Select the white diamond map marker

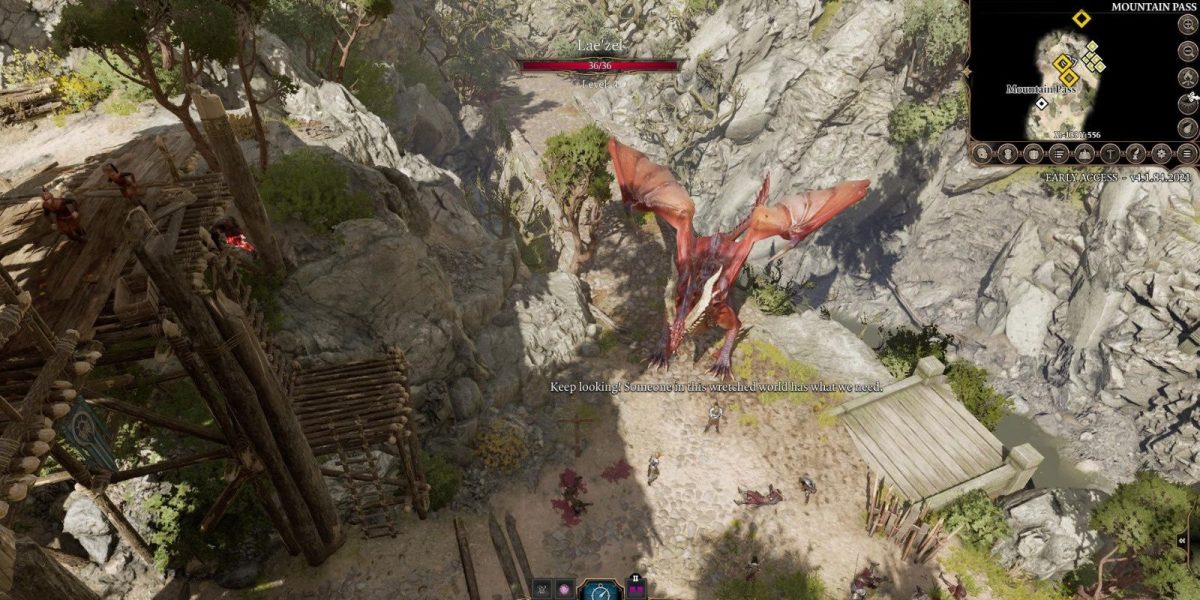[x=1042, y=103]
